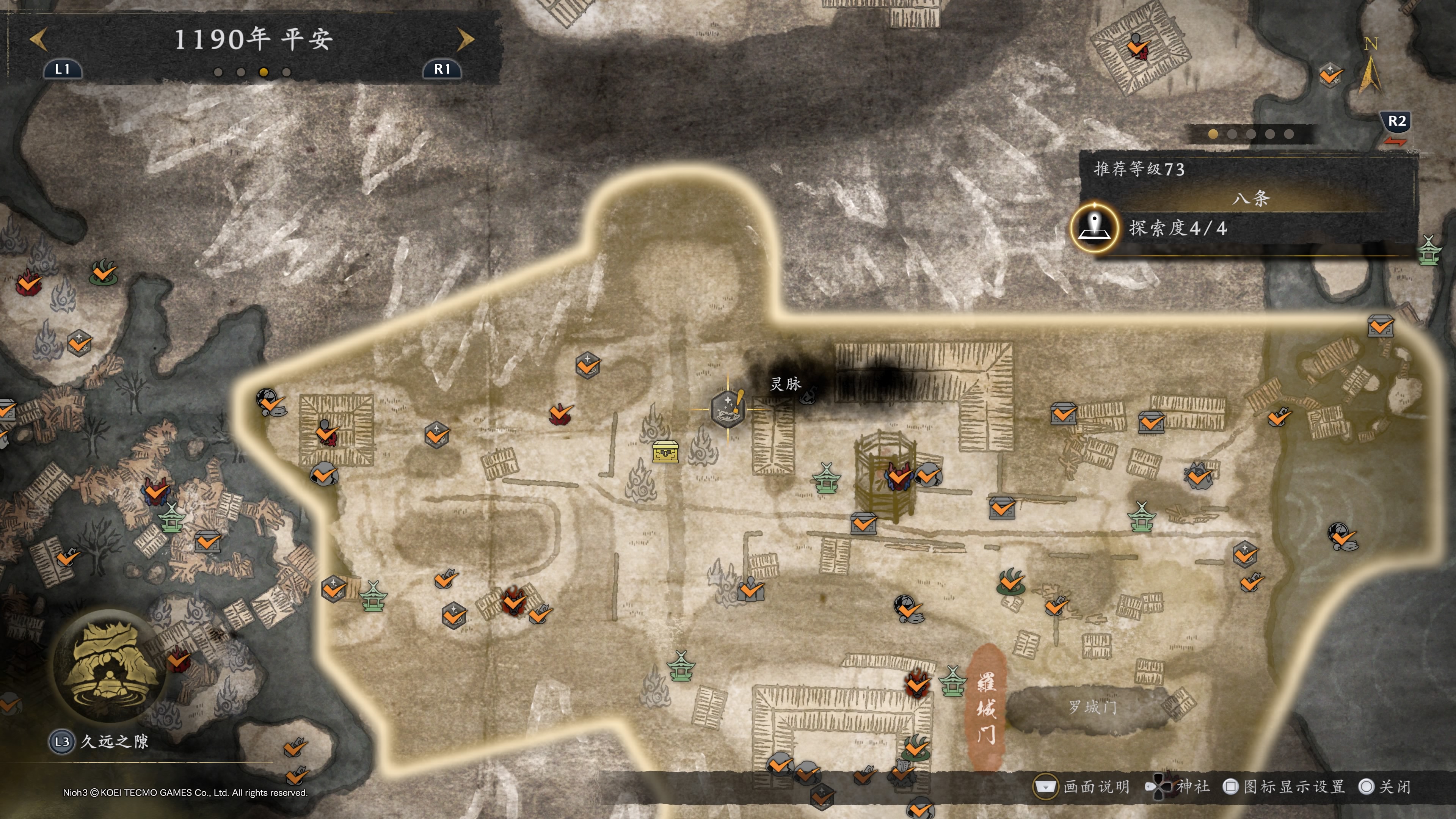
Task: Select the previous era arrow
Action: [38, 39]
